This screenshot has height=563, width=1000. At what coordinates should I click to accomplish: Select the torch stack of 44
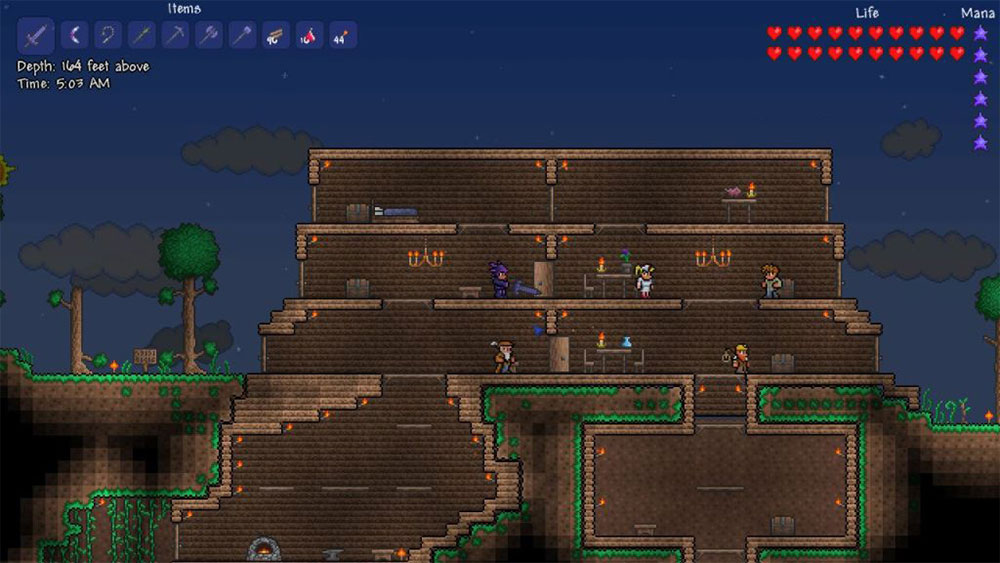[343, 36]
